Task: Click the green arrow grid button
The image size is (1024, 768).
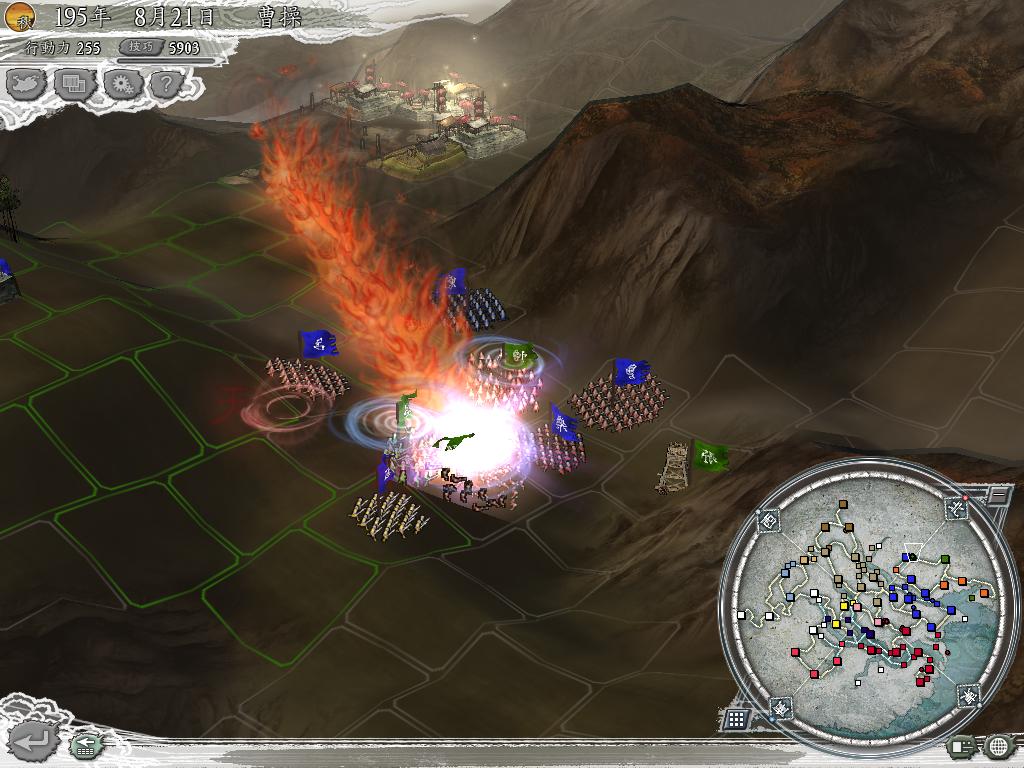Action: (85, 745)
